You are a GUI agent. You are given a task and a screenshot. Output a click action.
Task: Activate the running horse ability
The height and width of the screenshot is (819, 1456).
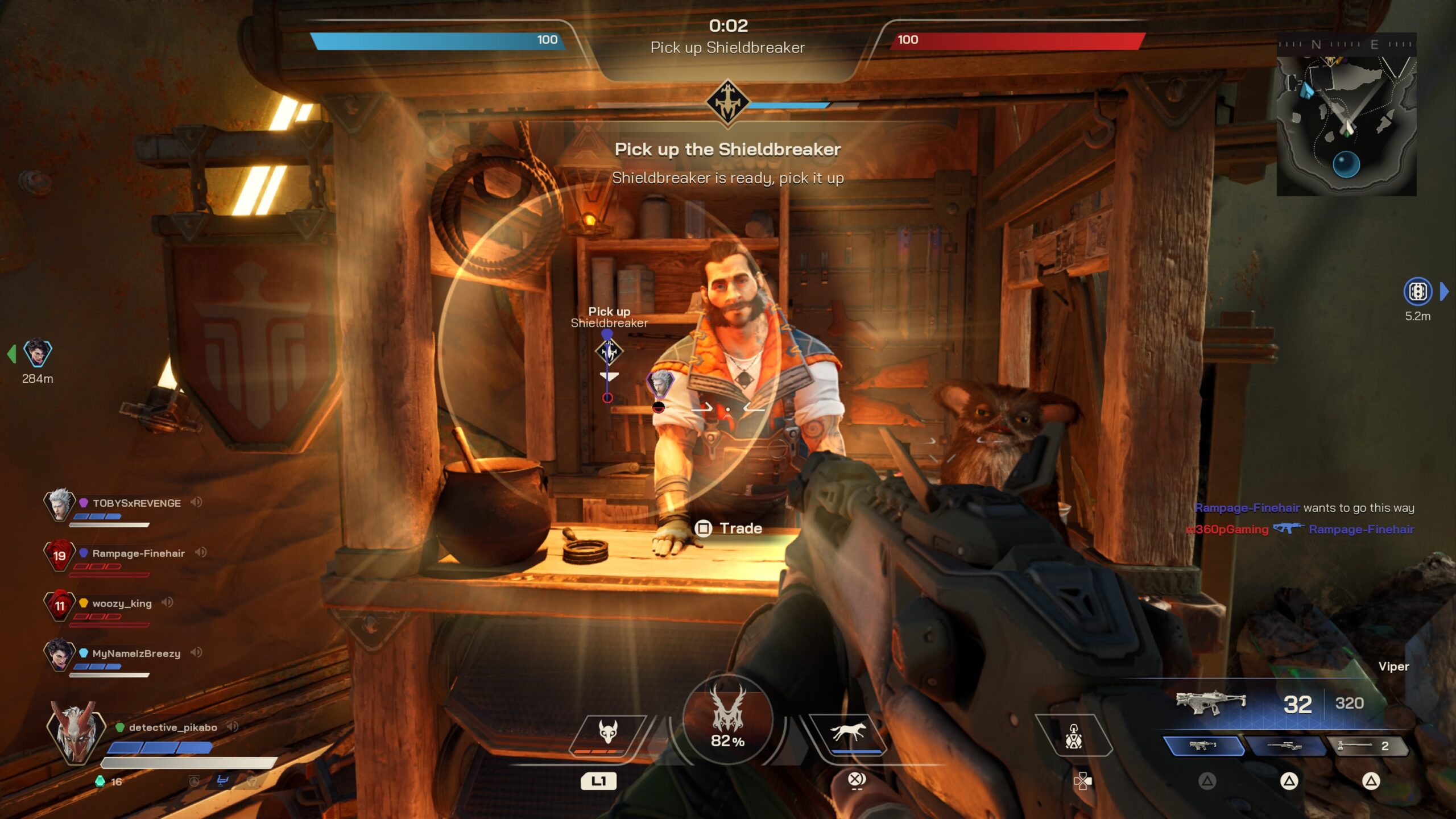849,733
